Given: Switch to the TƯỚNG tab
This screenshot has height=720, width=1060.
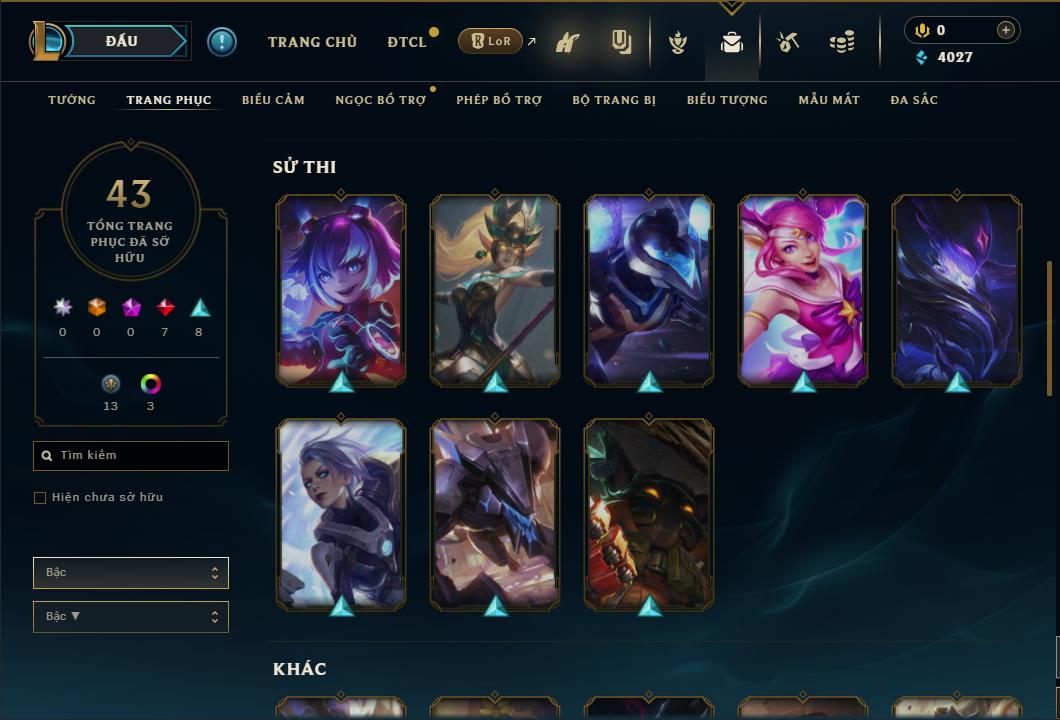Looking at the screenshot, I should (72, 100).
